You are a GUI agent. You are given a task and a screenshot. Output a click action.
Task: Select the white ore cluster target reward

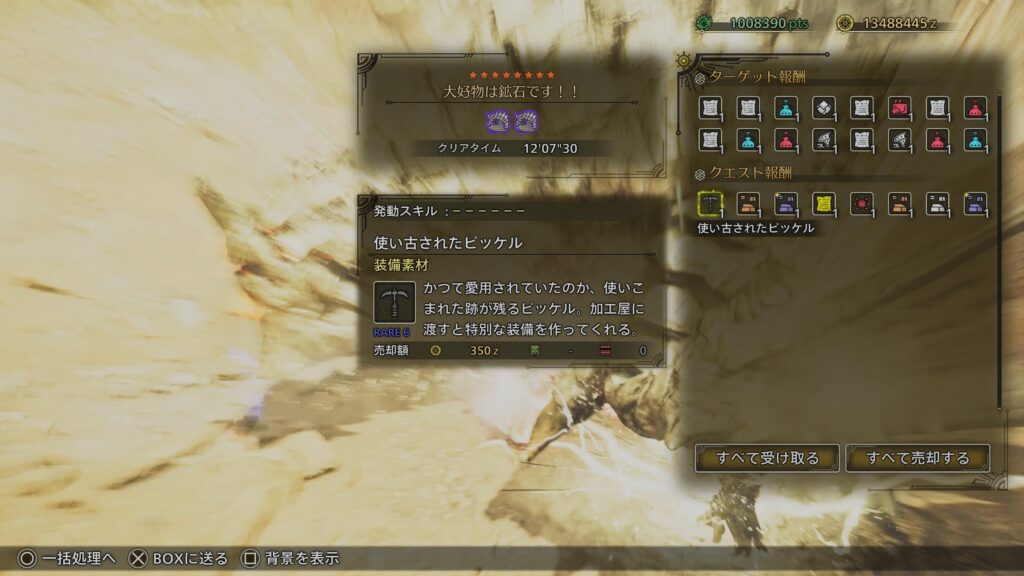pos(824,108)
